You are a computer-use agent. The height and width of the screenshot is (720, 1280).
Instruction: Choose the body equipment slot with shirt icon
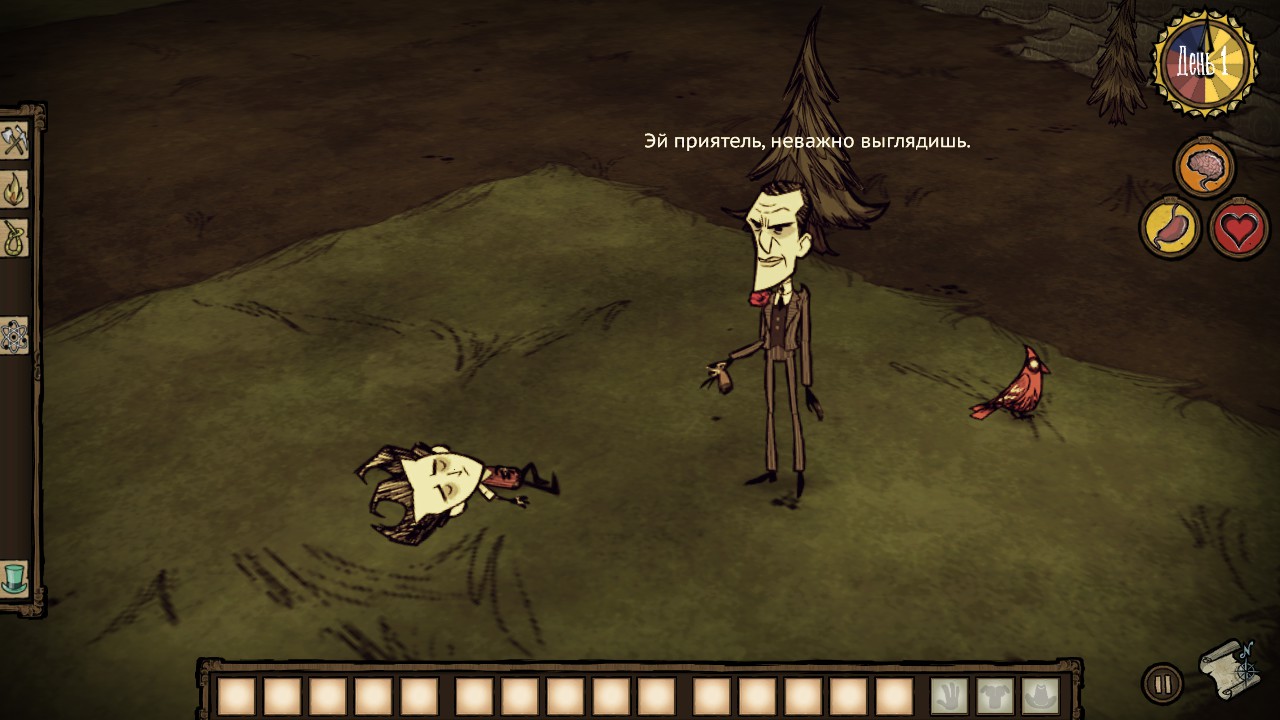pos(995,696)
